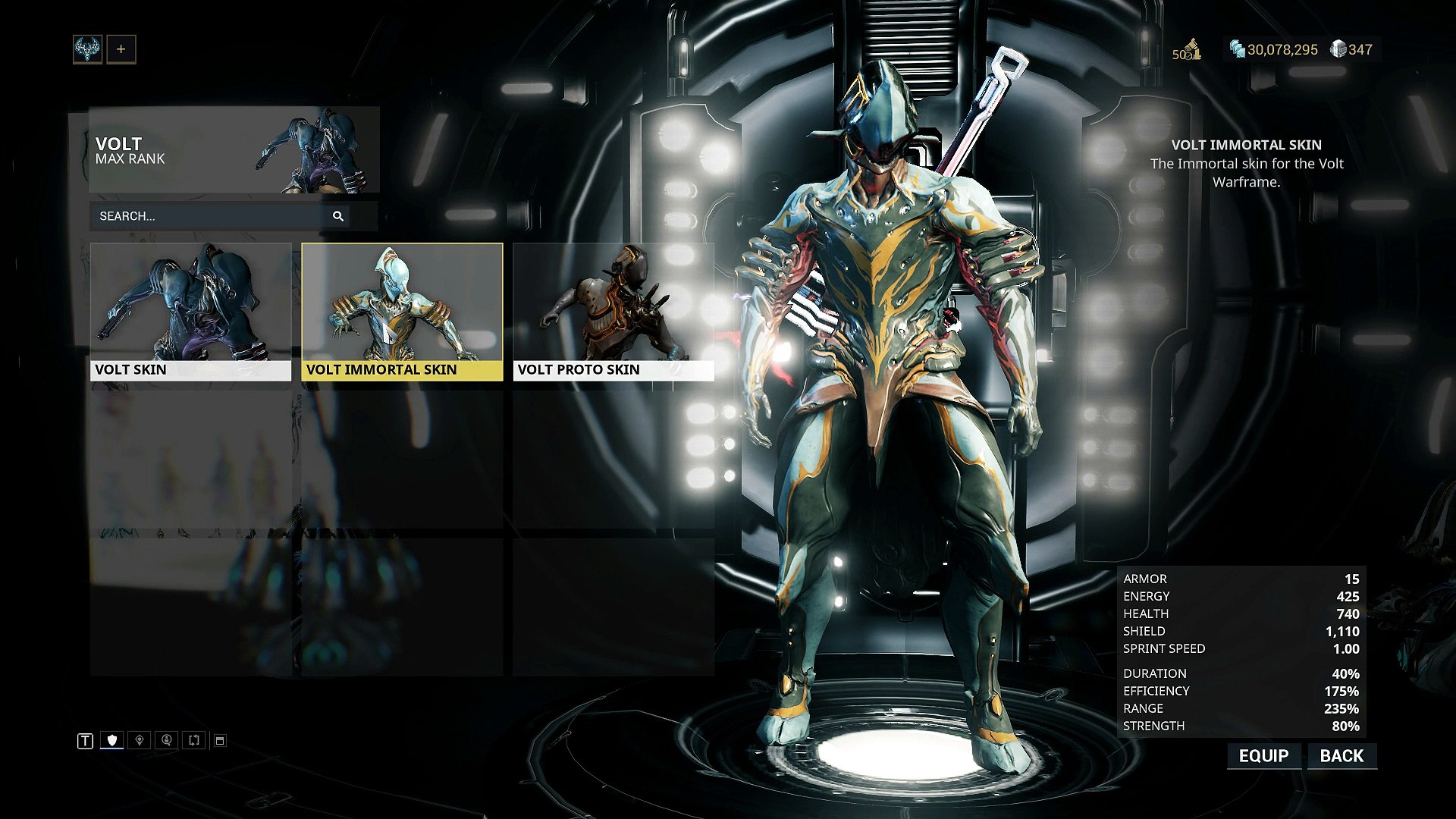Viewport: 1456px width, 819px height.
Task: Switch to the person magnifier filter tab
Action: pos(167,740)
